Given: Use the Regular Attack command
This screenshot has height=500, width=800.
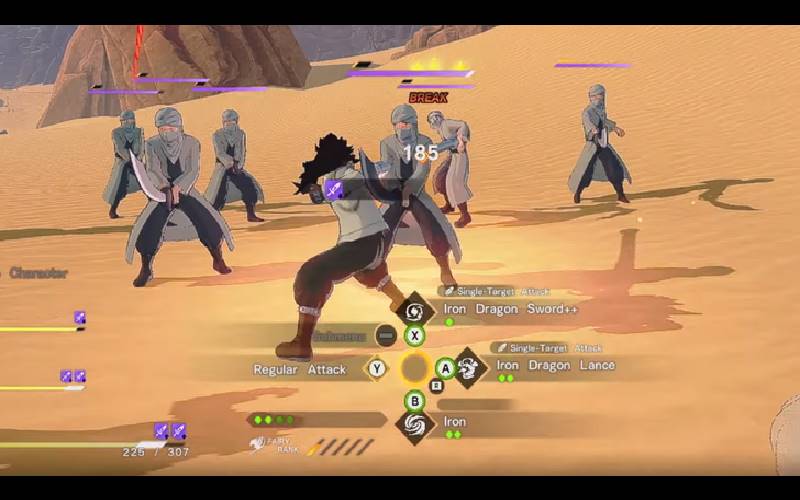Looking at the screenshot, I should pyautogui.click(x=300, y=370).
